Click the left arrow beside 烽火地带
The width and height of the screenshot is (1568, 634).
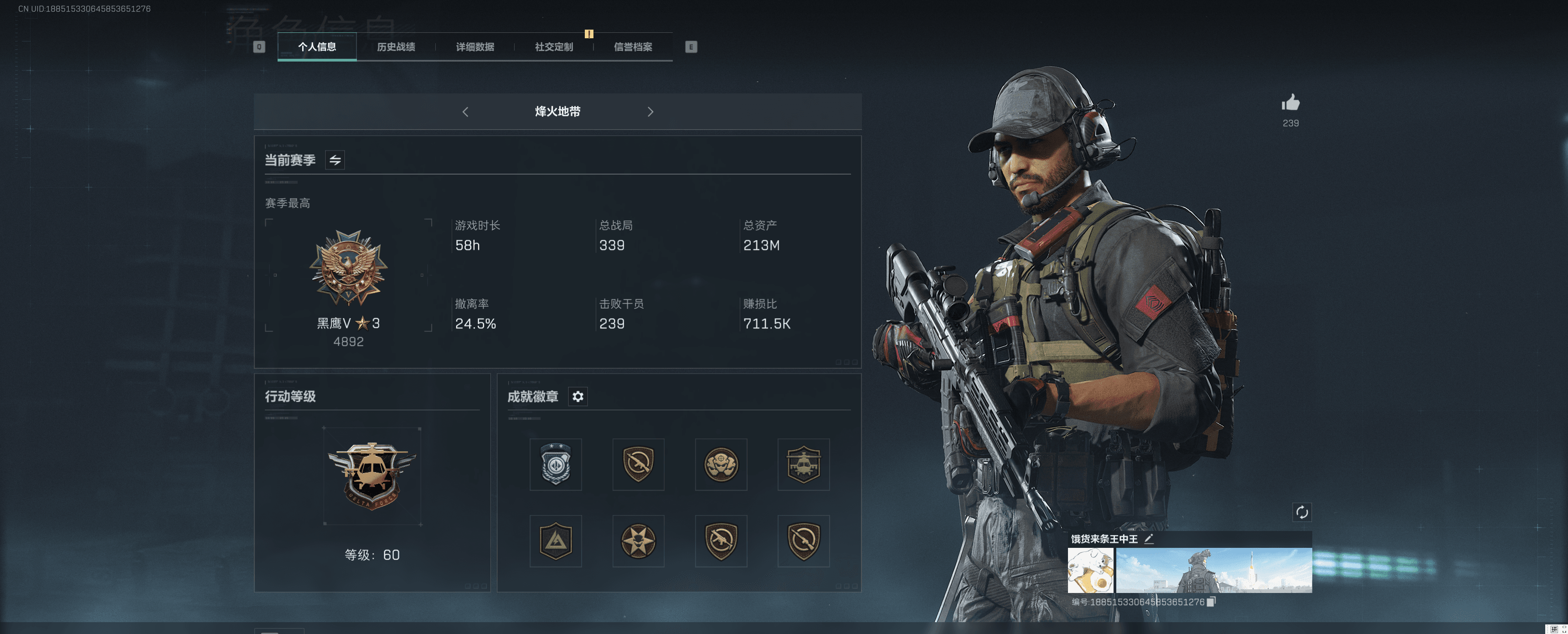(x=466, y=112)
